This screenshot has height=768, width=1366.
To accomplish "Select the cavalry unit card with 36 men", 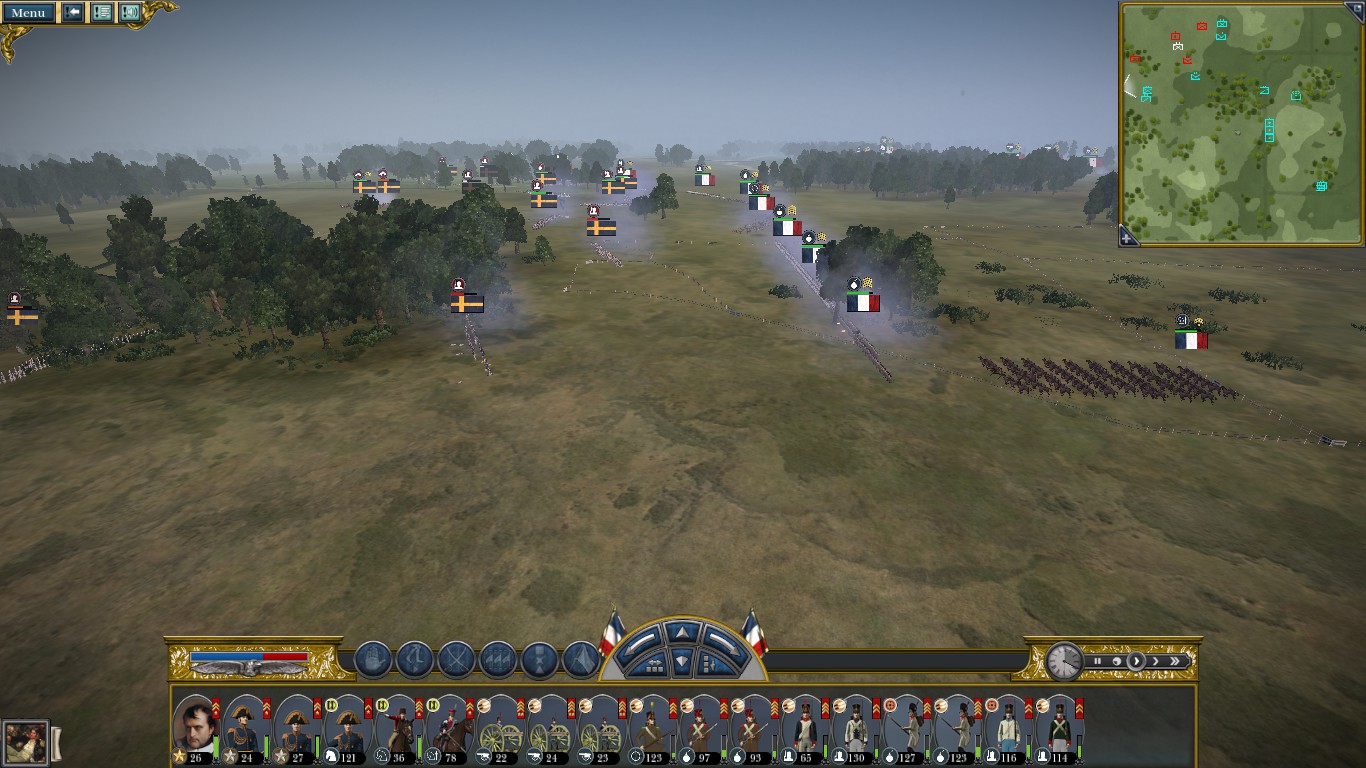I will [x=399, y=727].
